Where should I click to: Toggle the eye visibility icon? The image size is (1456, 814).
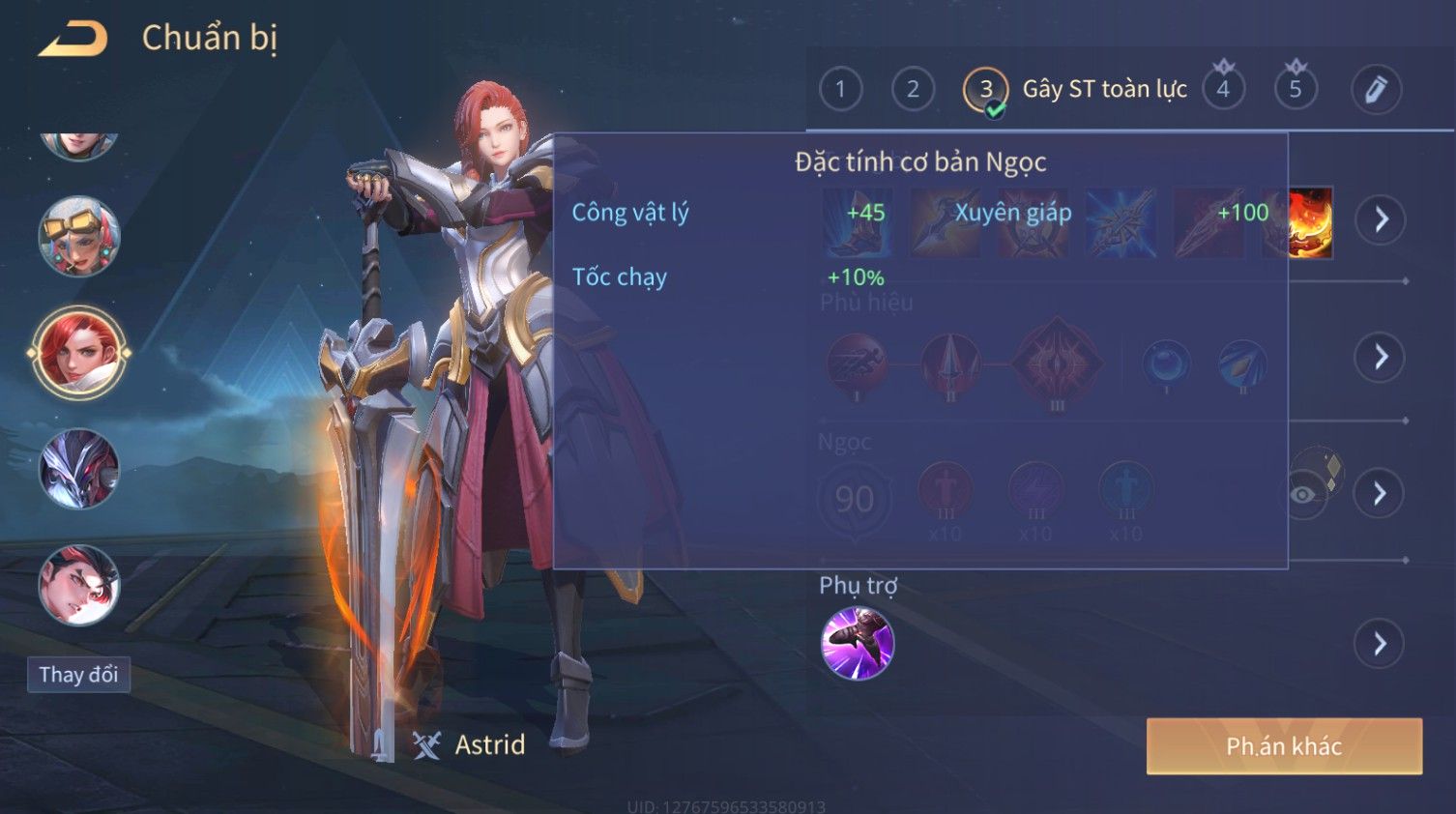click(1303, 495)
